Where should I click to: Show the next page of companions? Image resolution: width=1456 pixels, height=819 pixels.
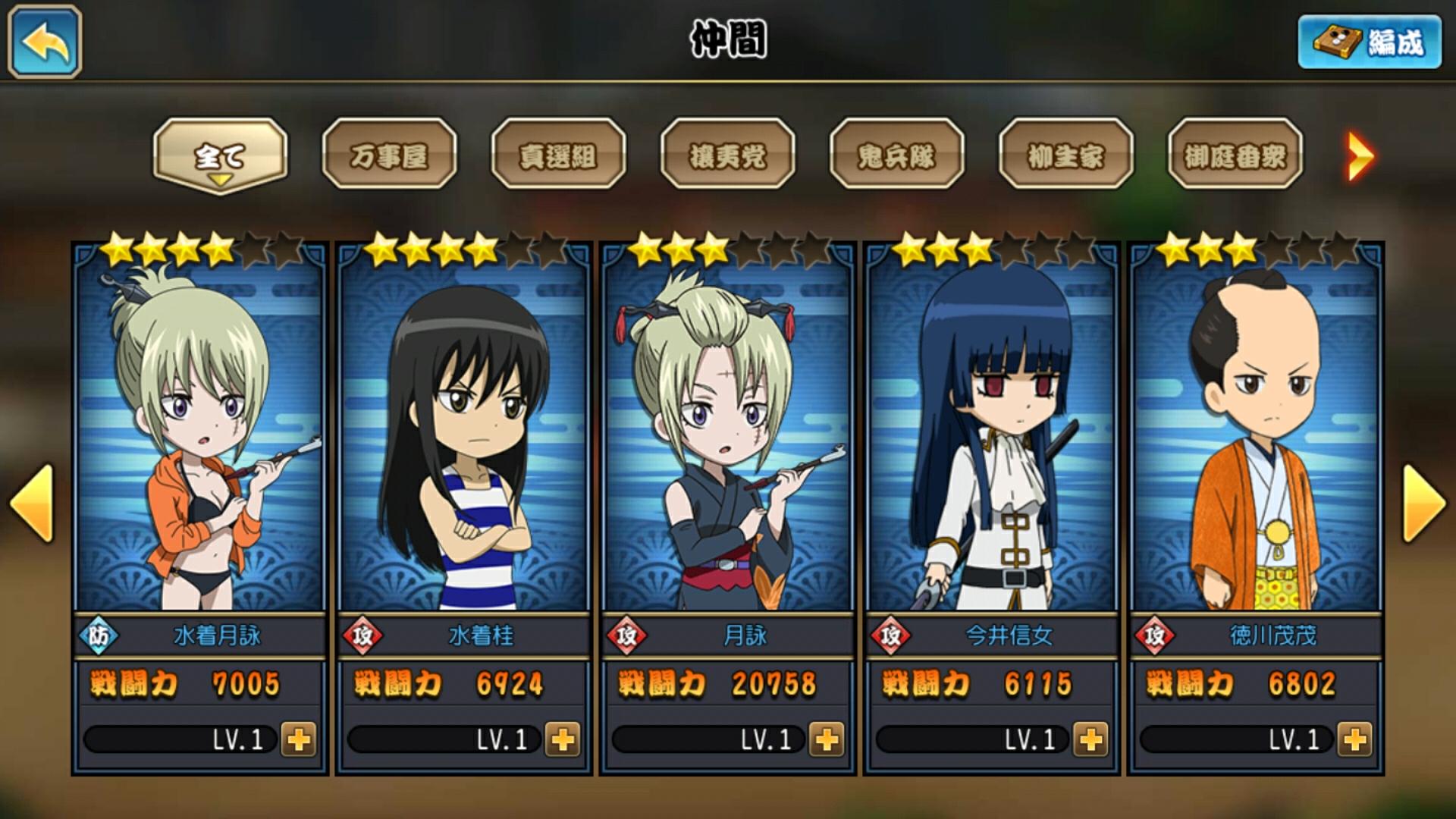tap(1424, 503)
